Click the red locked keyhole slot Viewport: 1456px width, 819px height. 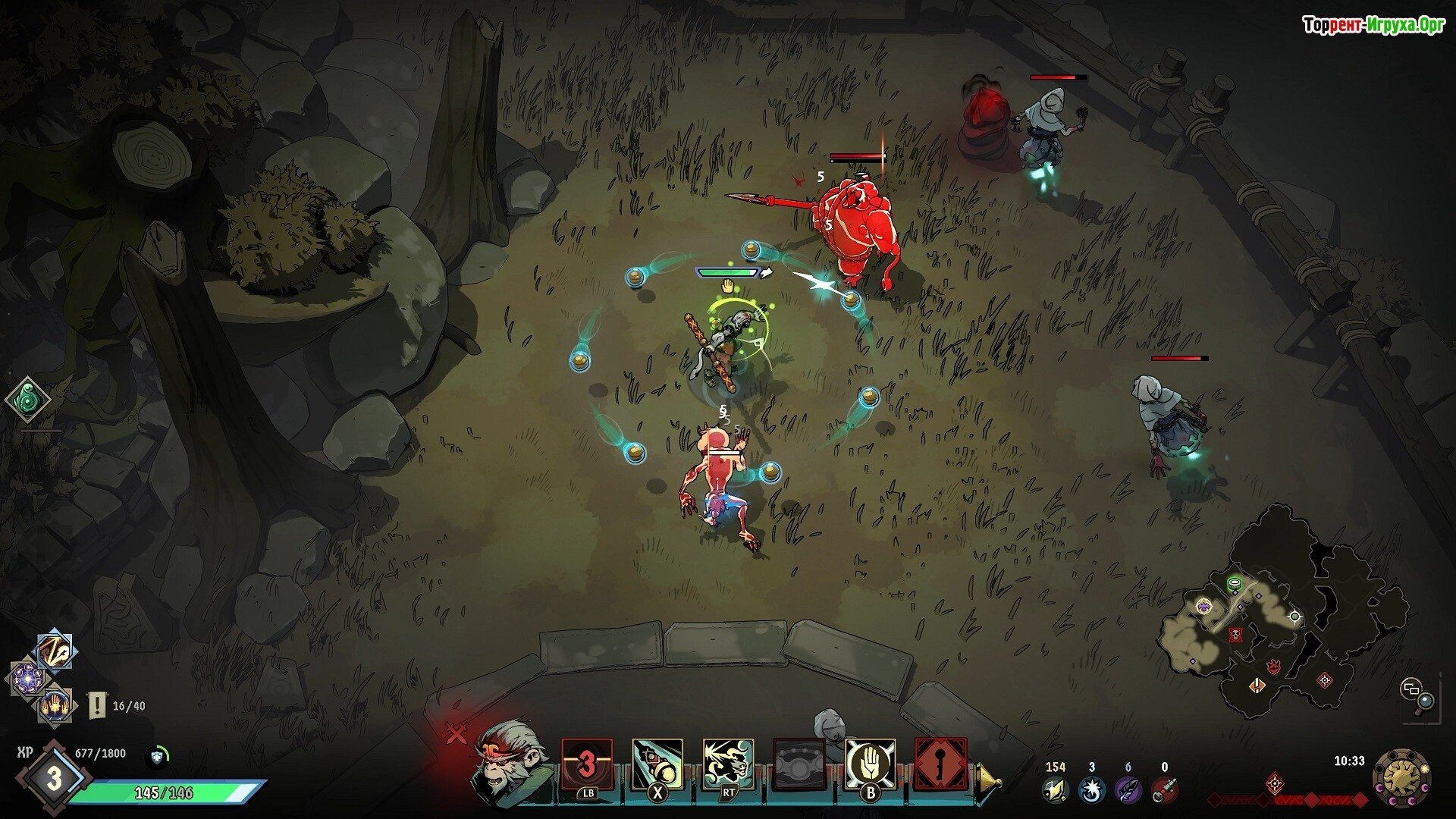(x=940, y=764)
